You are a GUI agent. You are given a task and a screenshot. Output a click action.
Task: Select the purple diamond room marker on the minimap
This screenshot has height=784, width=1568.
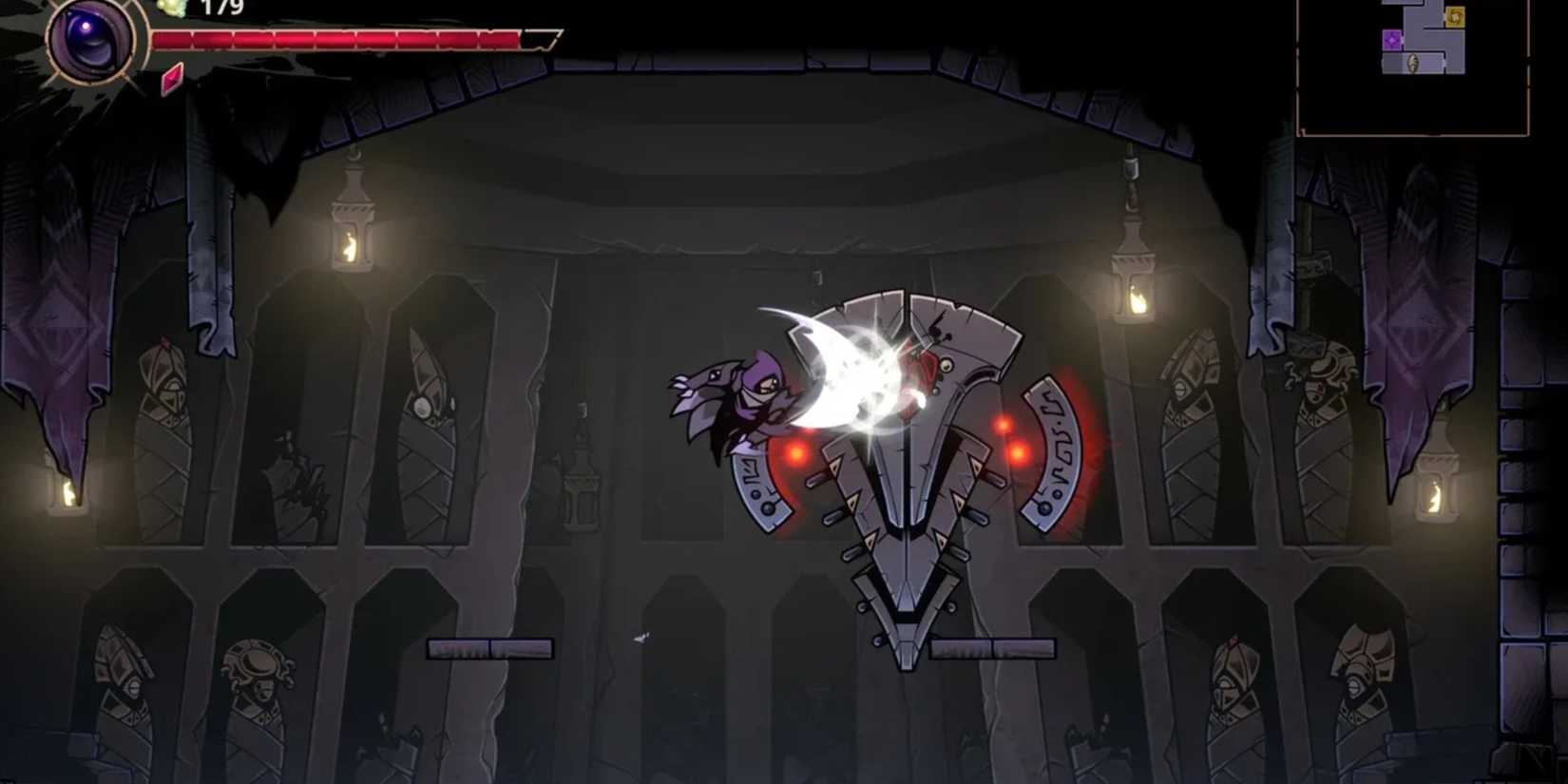1392,40
